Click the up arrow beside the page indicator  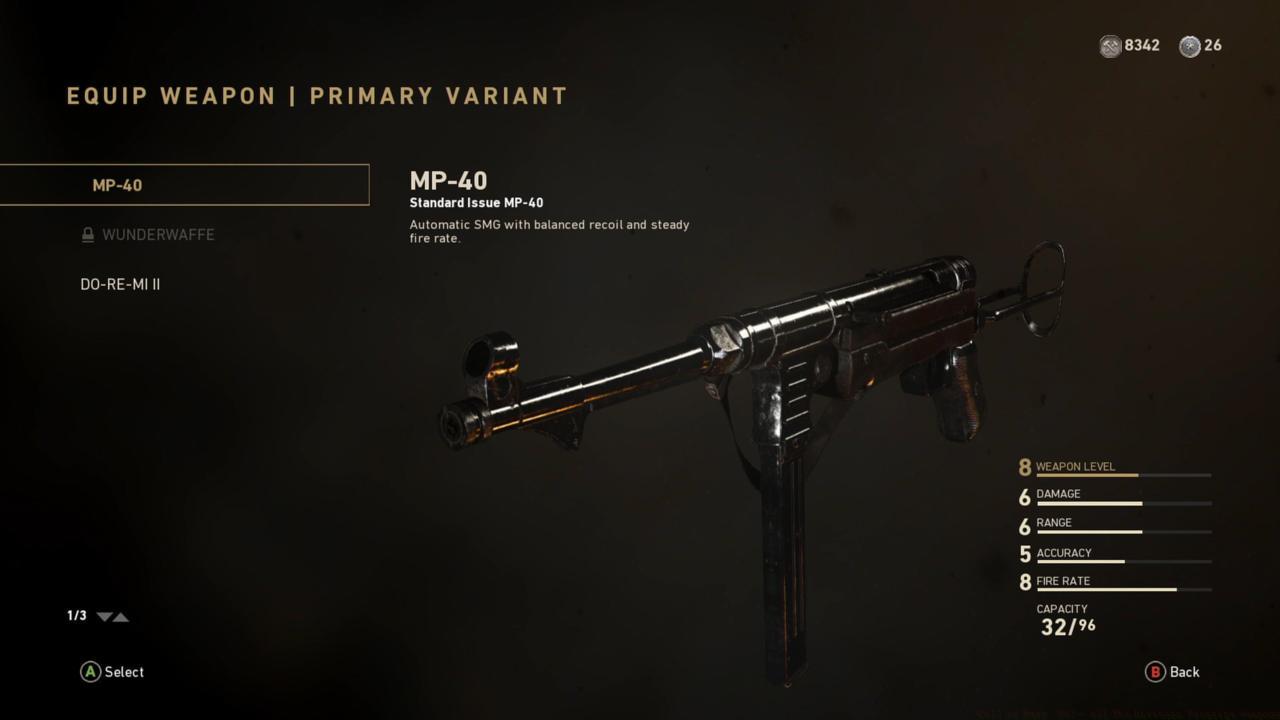[122, 617]
